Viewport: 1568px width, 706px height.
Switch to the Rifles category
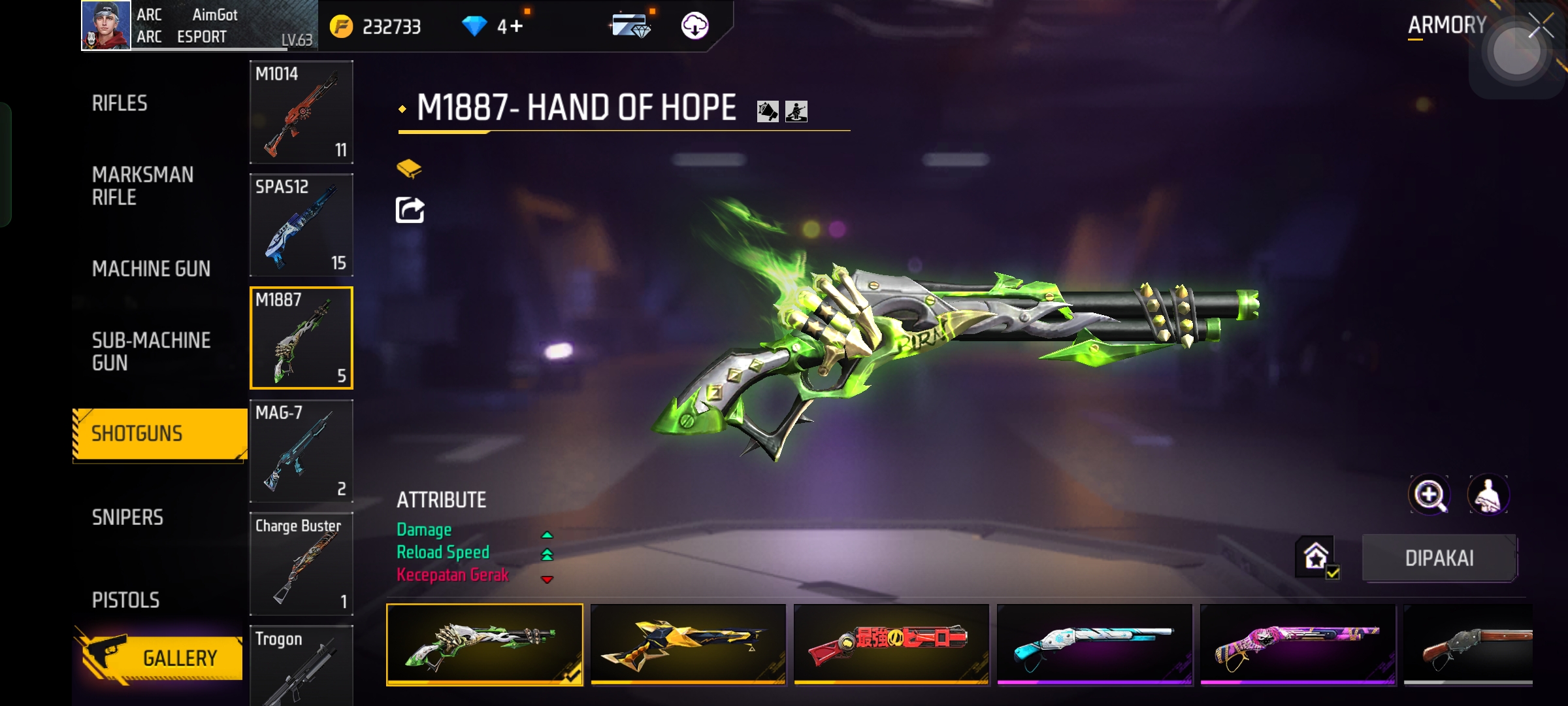(120, 103)
